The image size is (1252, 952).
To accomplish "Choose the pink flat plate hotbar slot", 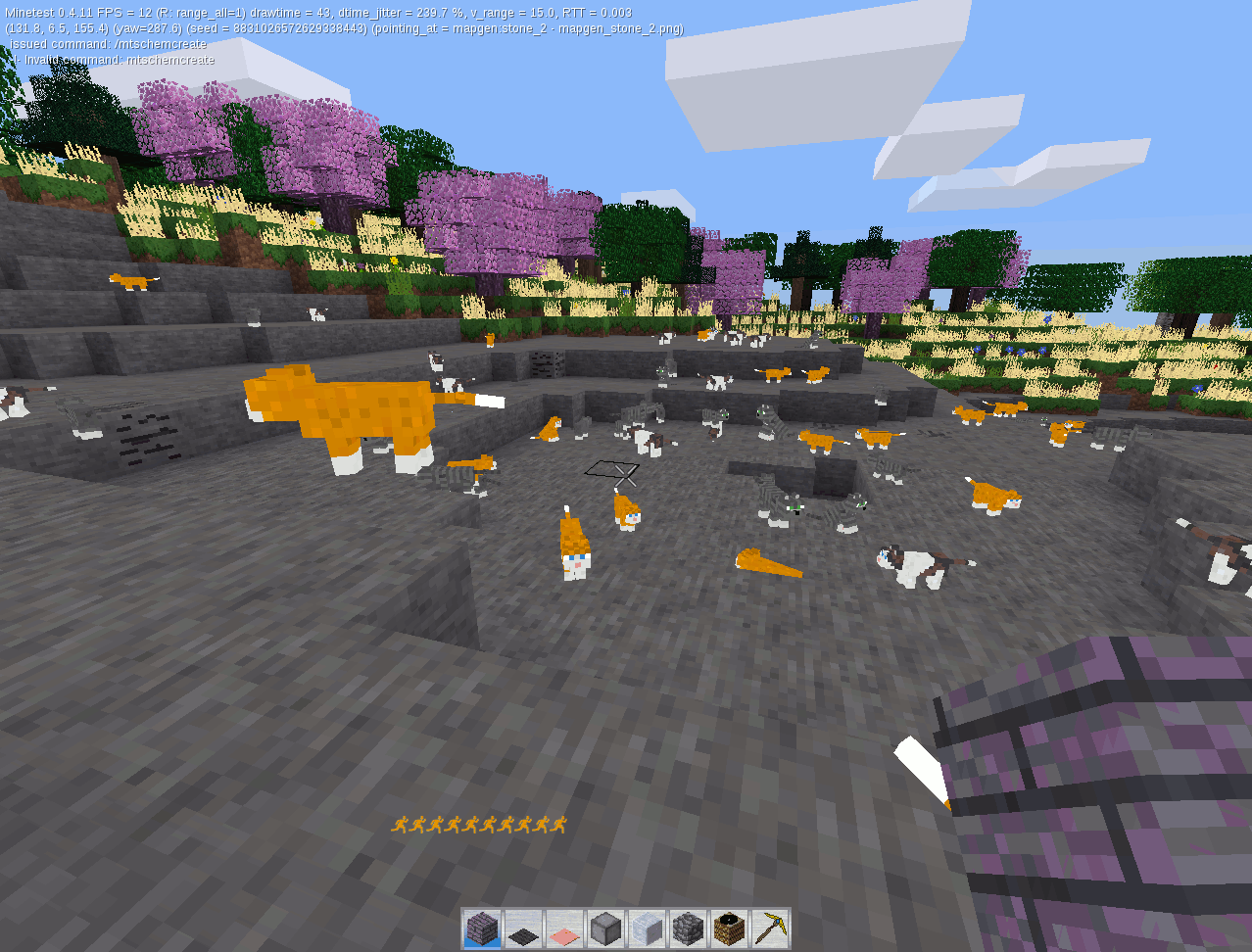I will pos(565,928).
